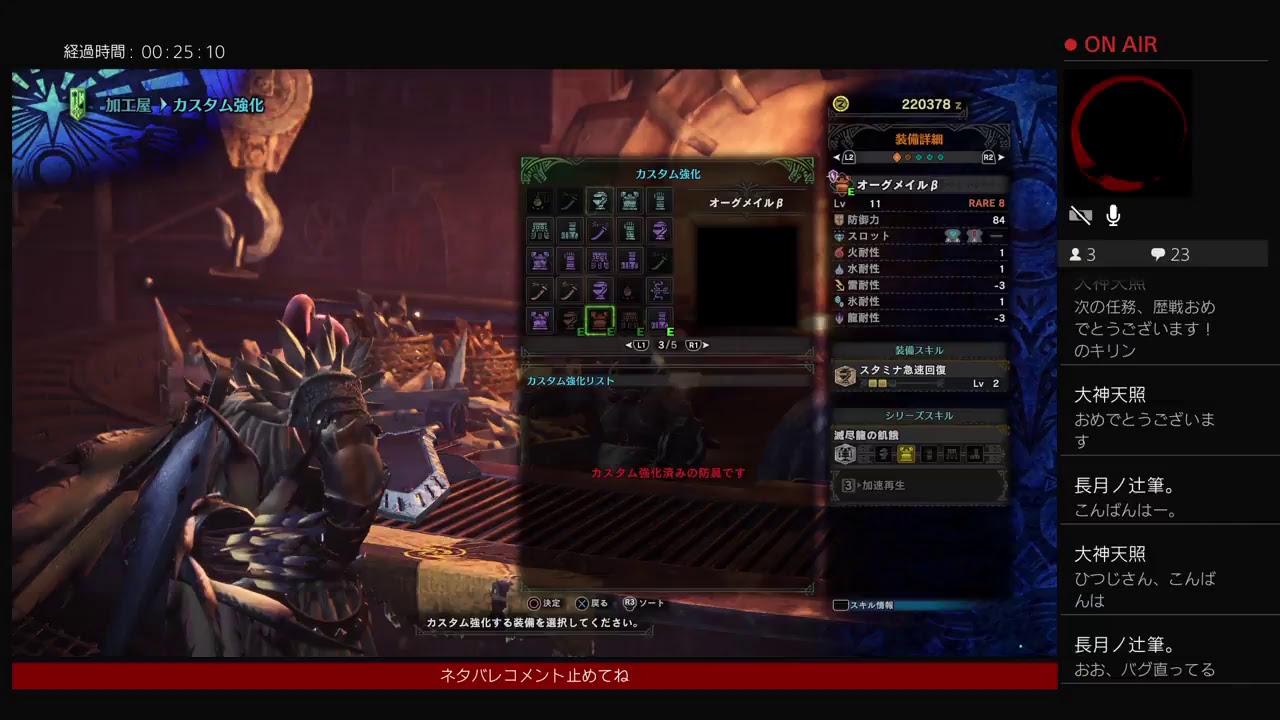1280x720 pixels.
Task: Toggle the microphone icon in the broadcast sidebar
Action: 1113,215
